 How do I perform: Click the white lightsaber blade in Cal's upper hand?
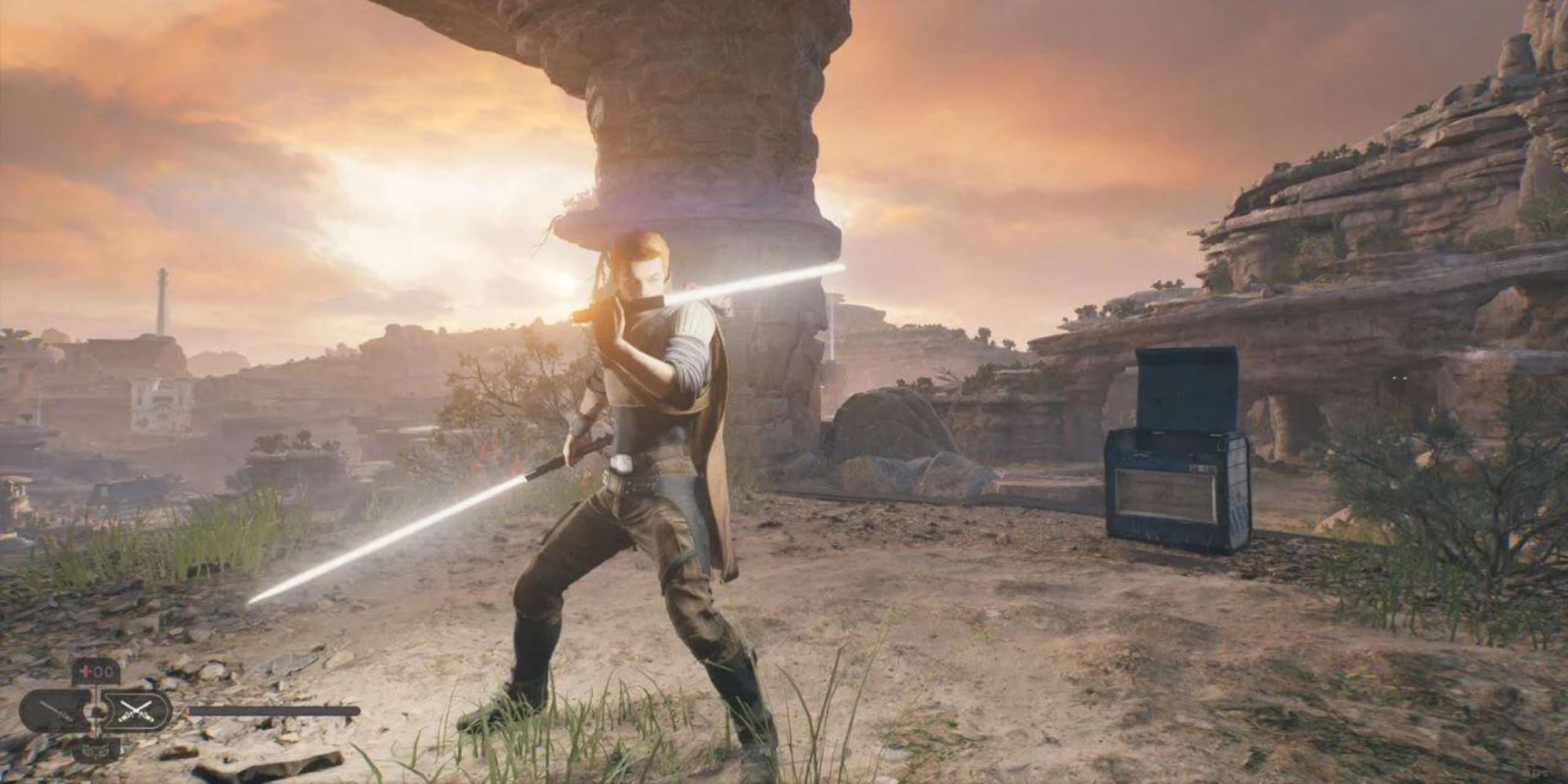[745, 286]
